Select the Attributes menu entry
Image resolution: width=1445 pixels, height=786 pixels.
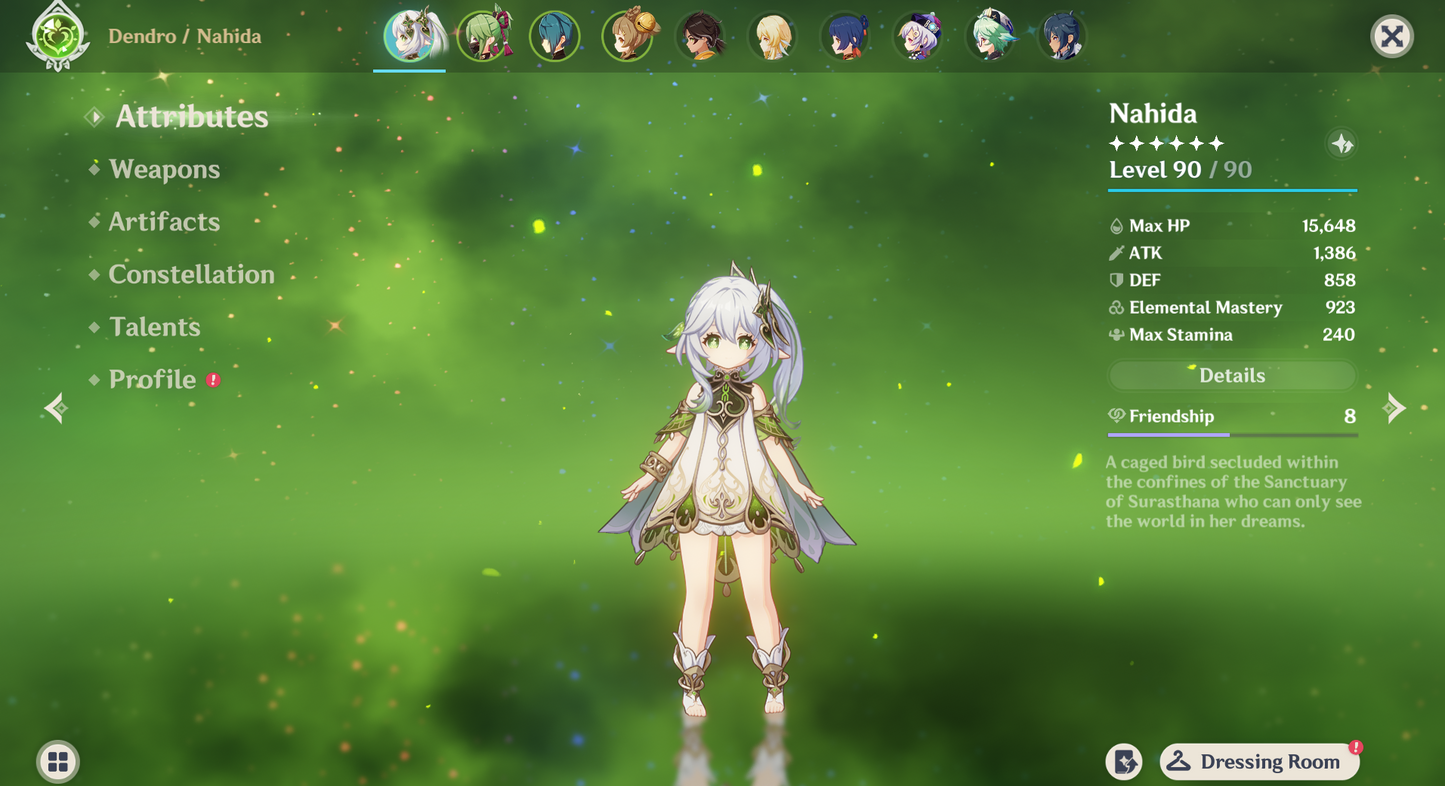(191, 117)
